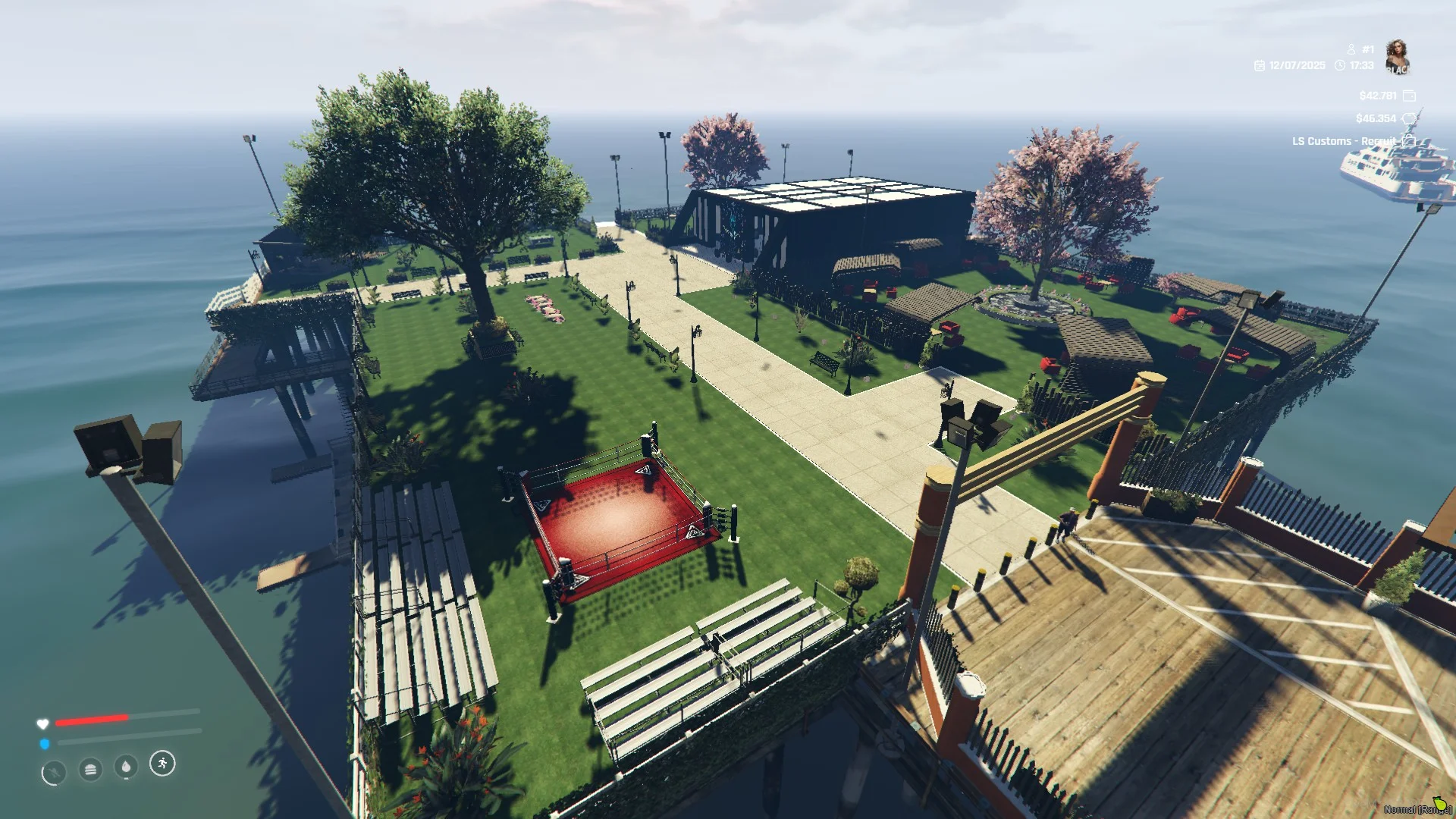Screen dimensions: 1456x819
Task: Select the muted microphone status icon
Action: (x=53, y=773)
